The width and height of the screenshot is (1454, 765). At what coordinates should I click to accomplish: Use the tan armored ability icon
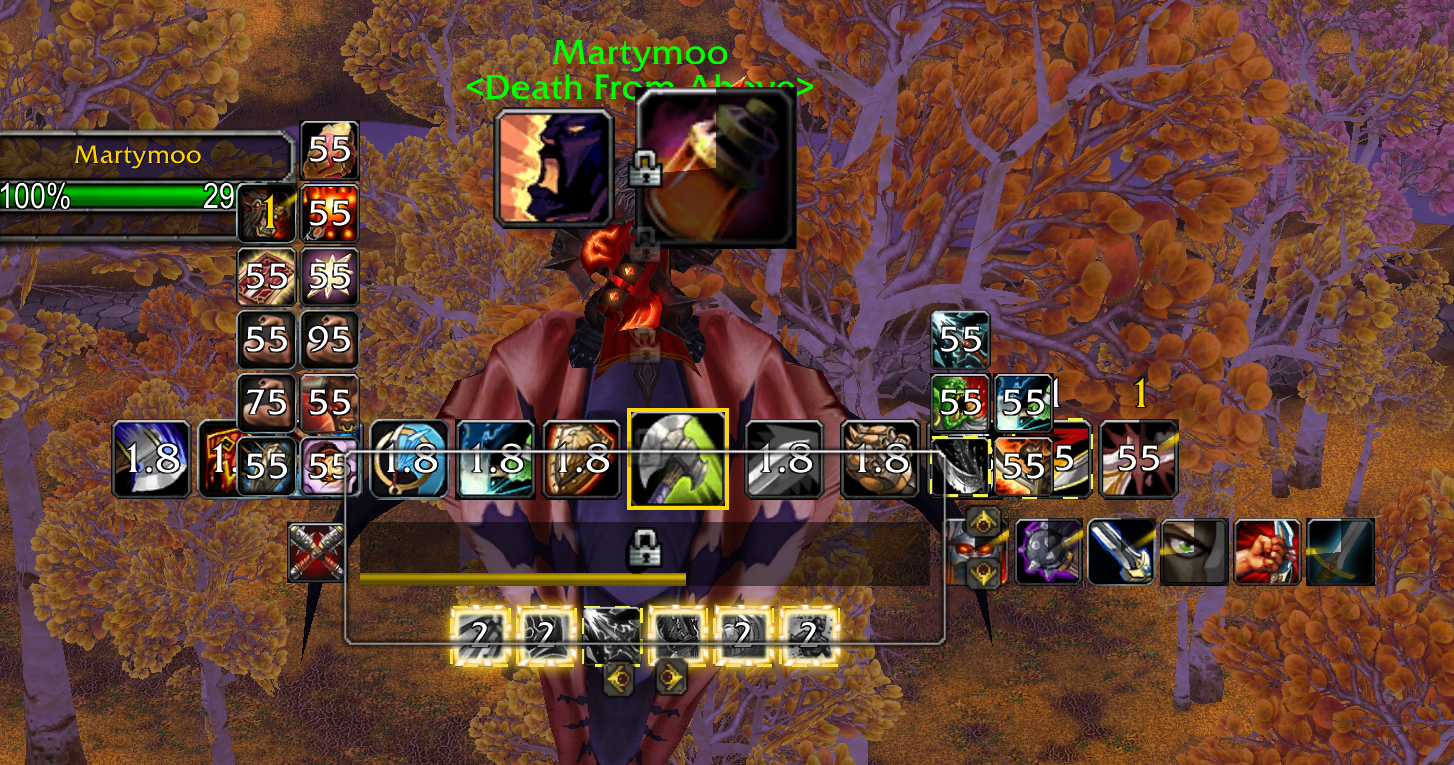tap(880, 459)
